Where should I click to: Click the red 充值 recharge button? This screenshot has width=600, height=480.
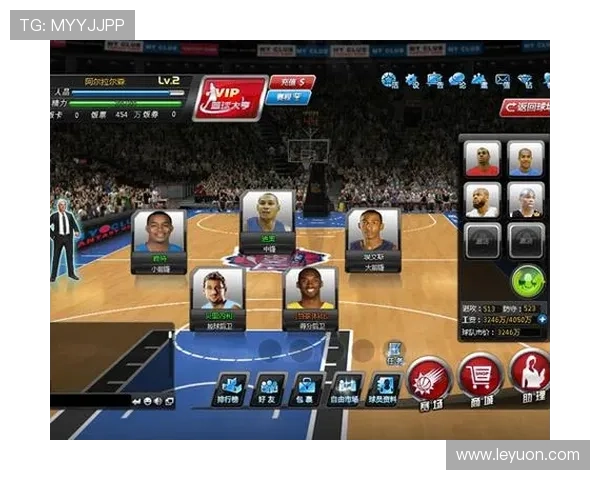(x=291, y=82)
